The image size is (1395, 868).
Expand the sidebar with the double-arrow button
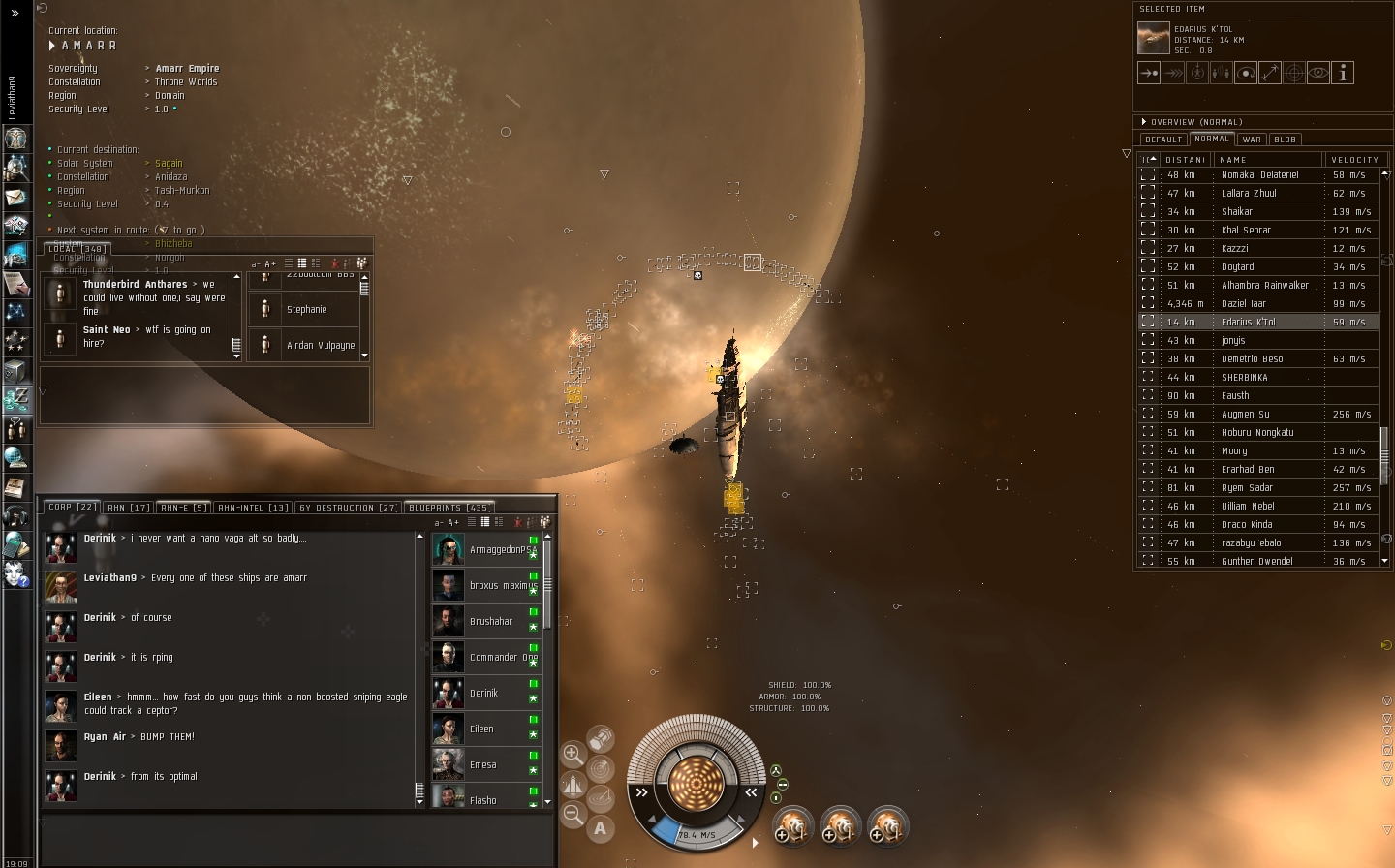pos(15,13)
